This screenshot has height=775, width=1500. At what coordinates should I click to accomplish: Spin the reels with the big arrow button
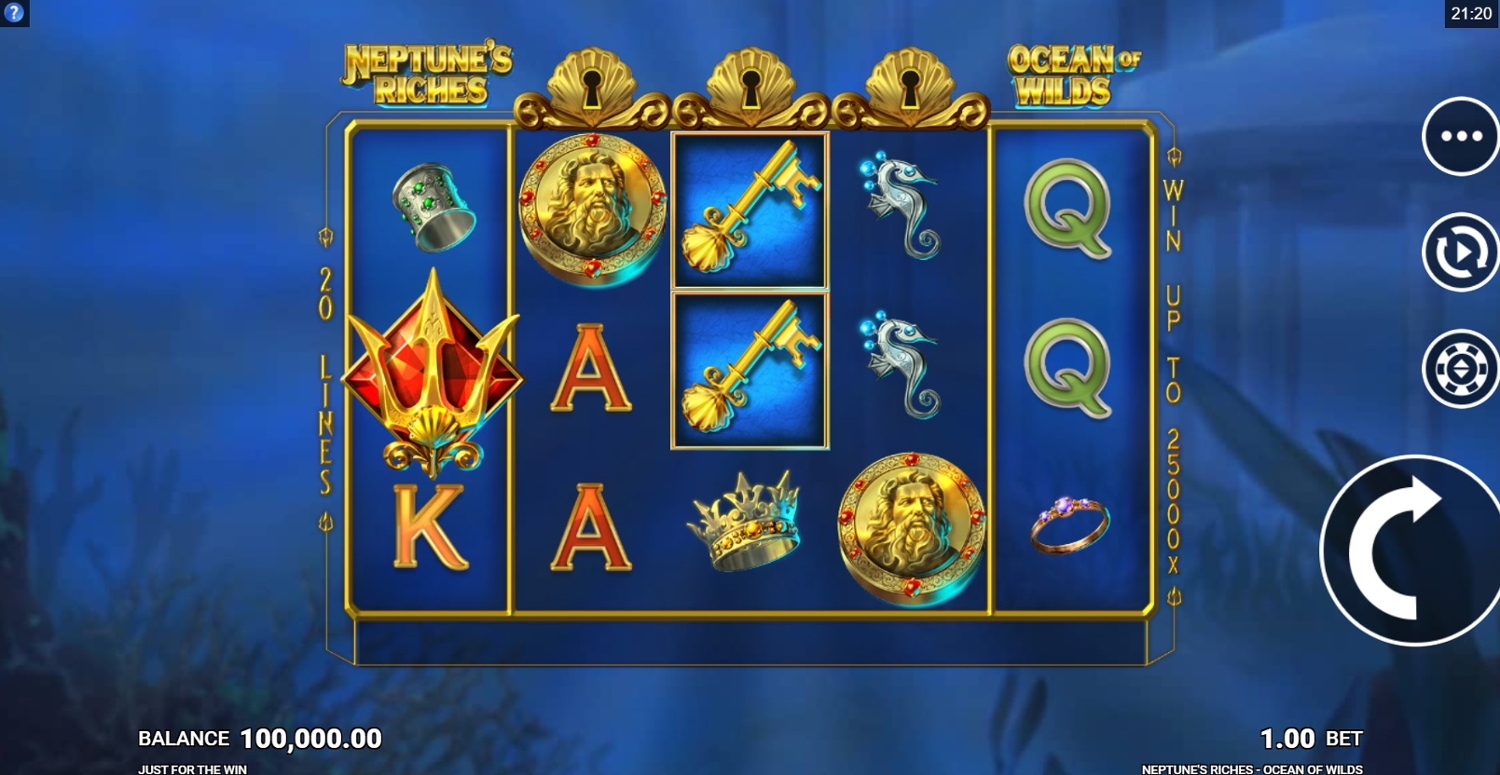point(1411,551)
